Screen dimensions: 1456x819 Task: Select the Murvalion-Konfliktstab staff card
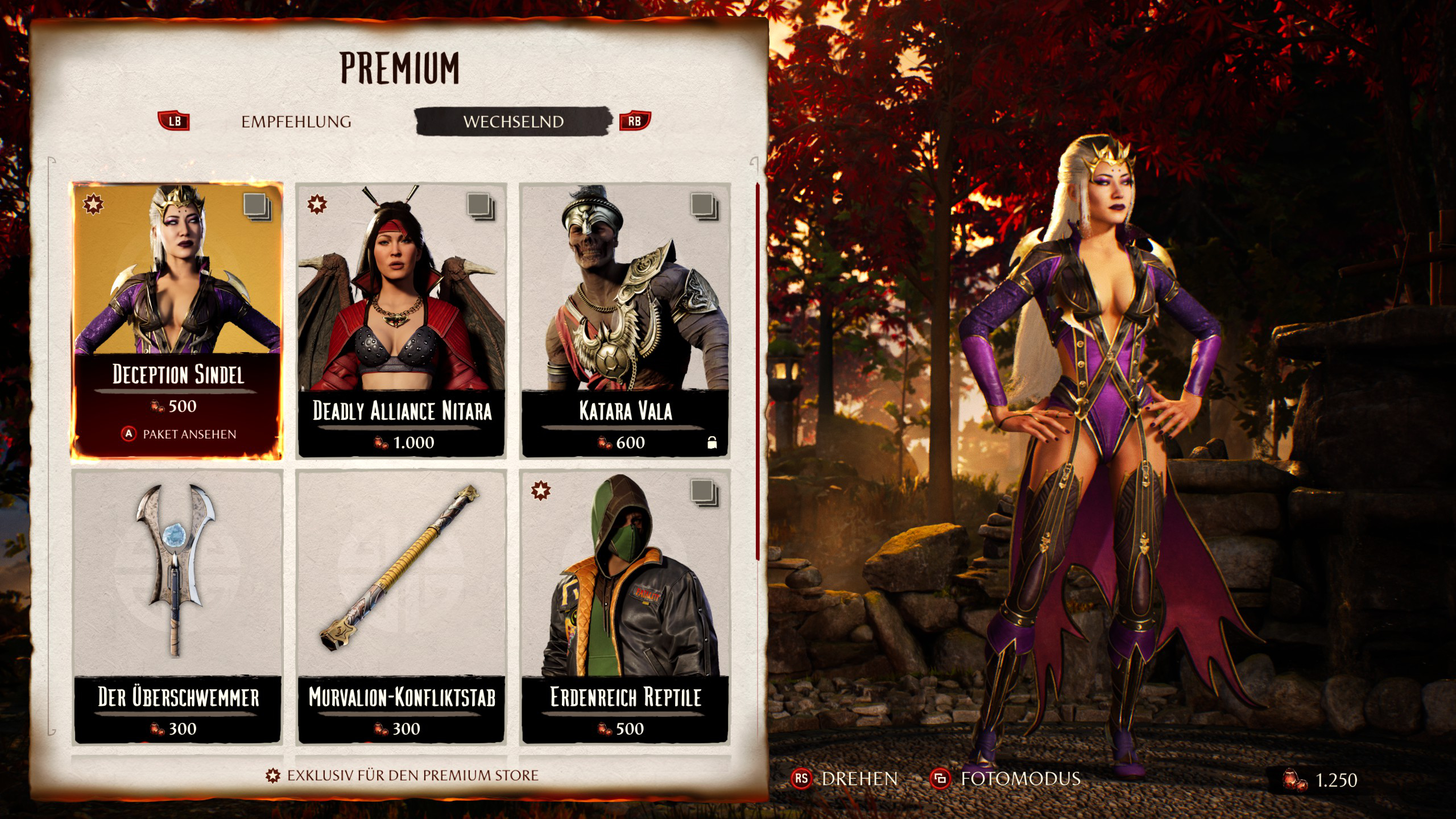pos(401,606)
